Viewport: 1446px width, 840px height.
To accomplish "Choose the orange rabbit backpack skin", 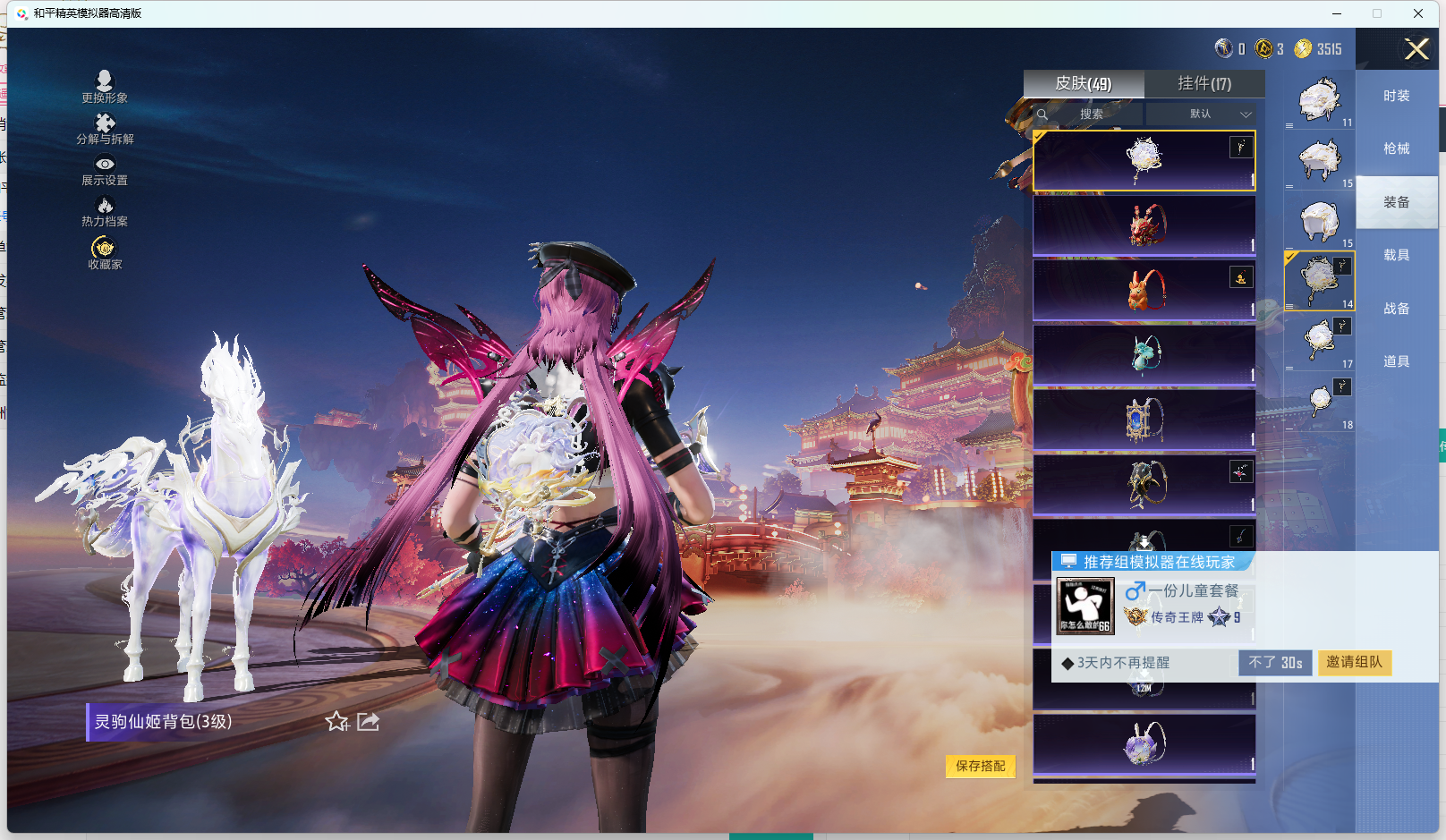I will pos(1144,290).
